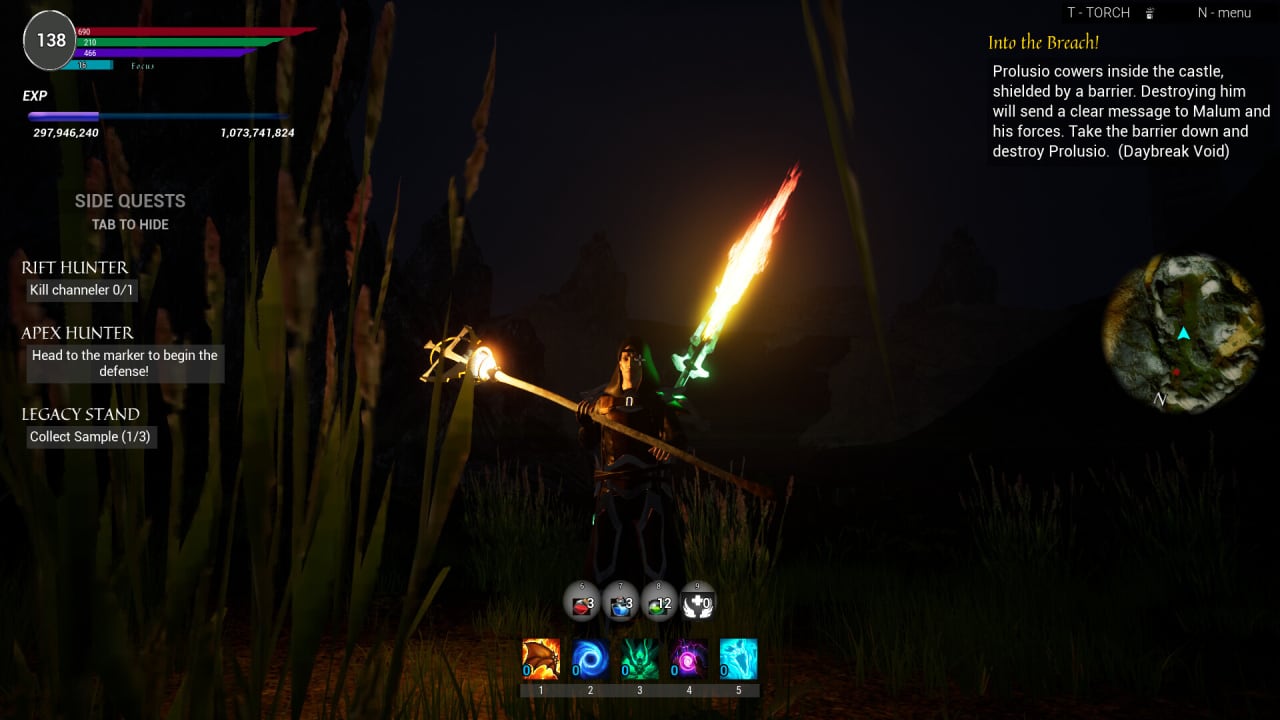Use the green horned spirit skill
Screen dimensions: 1280x720
click(x=639, y=660)
